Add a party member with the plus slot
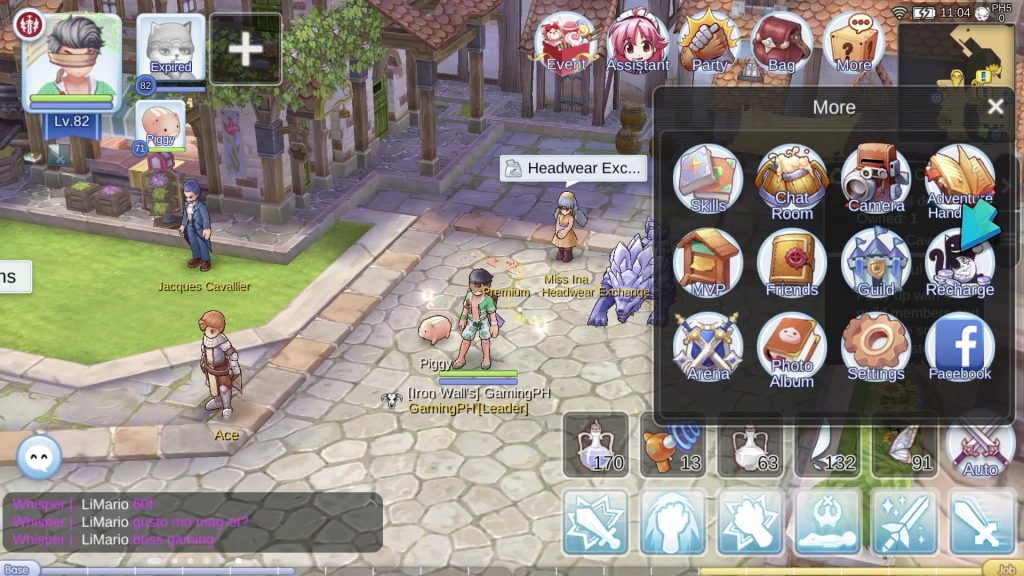1024x576 pixels. (x=245, y=49)
